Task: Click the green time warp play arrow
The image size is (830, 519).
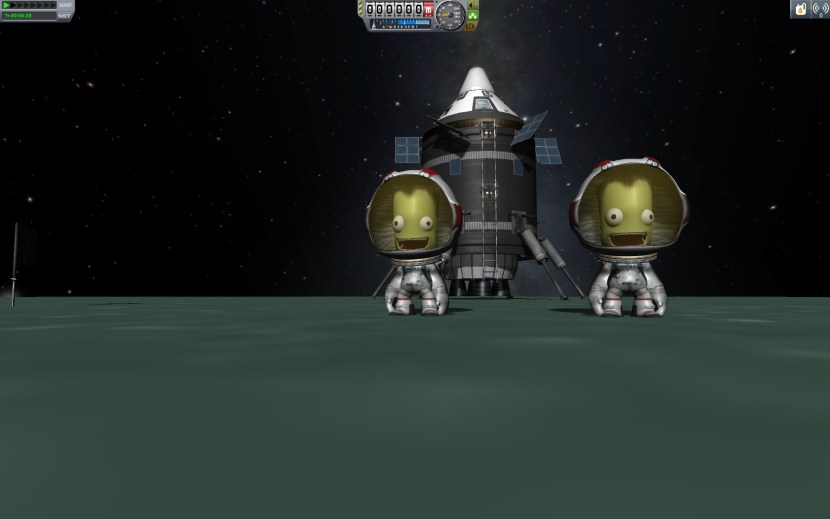Action: pyautogui.click(x=6, y=5)
